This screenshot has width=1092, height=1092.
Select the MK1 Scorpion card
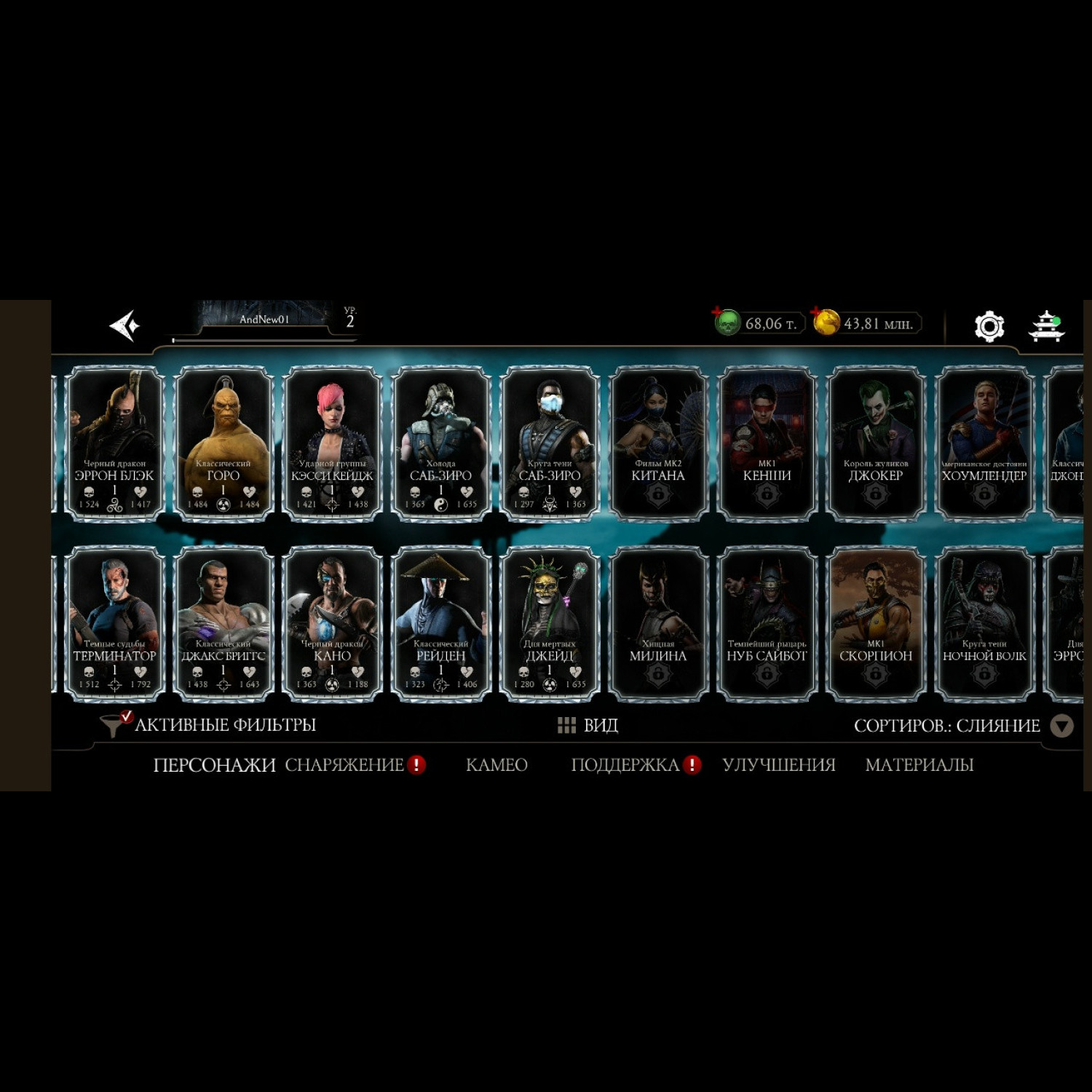point(876,623)
